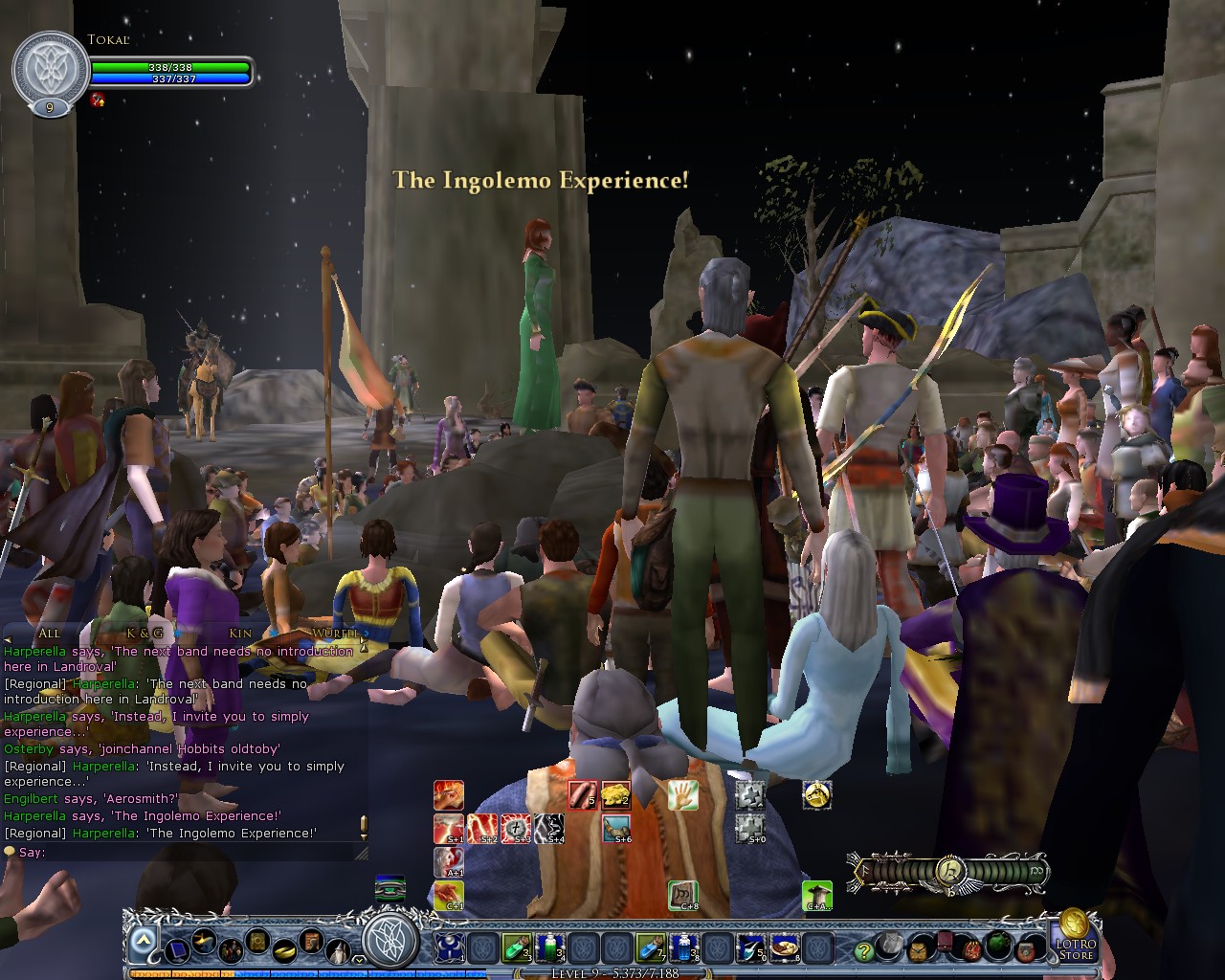1225x980 pixels.
Task: Click the yellow question mark help button
Action: (x=863, y=950)
